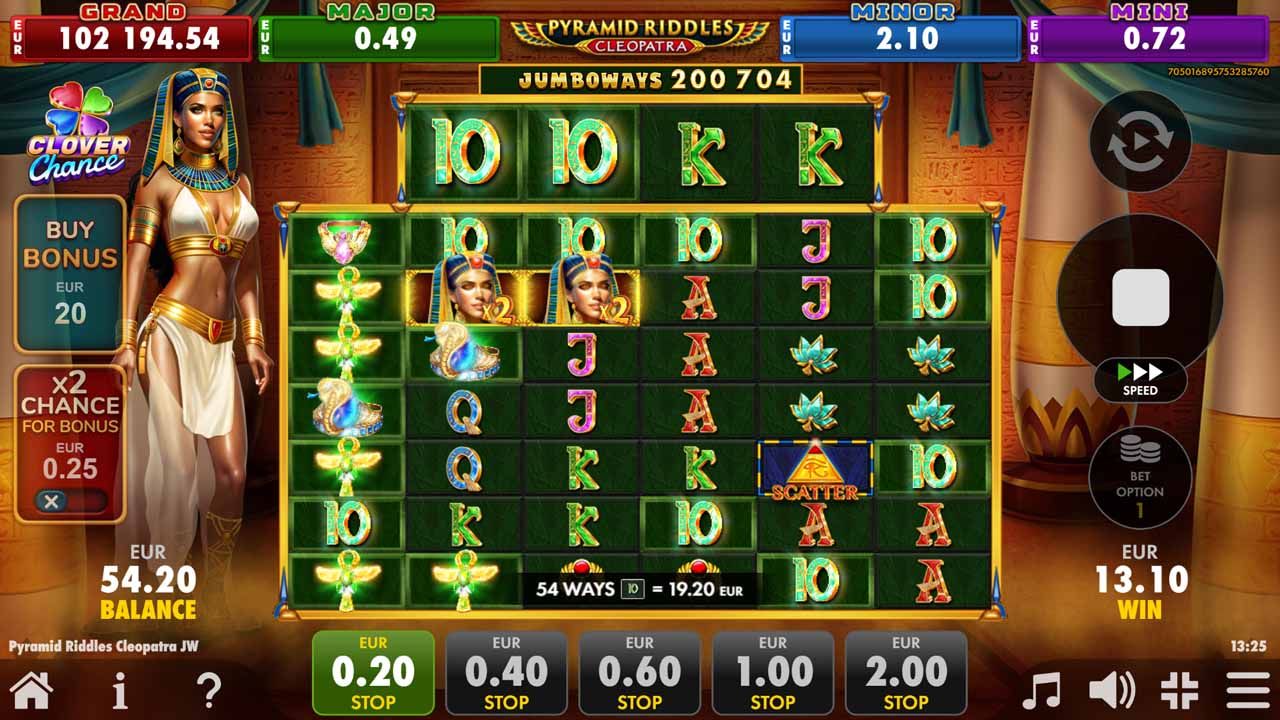Image resolution: width=1280 pixels, height=720 pixels.
Task: Click the Pyramid Riddles Cleopatra title logo
Action: (x=640, y=35)
